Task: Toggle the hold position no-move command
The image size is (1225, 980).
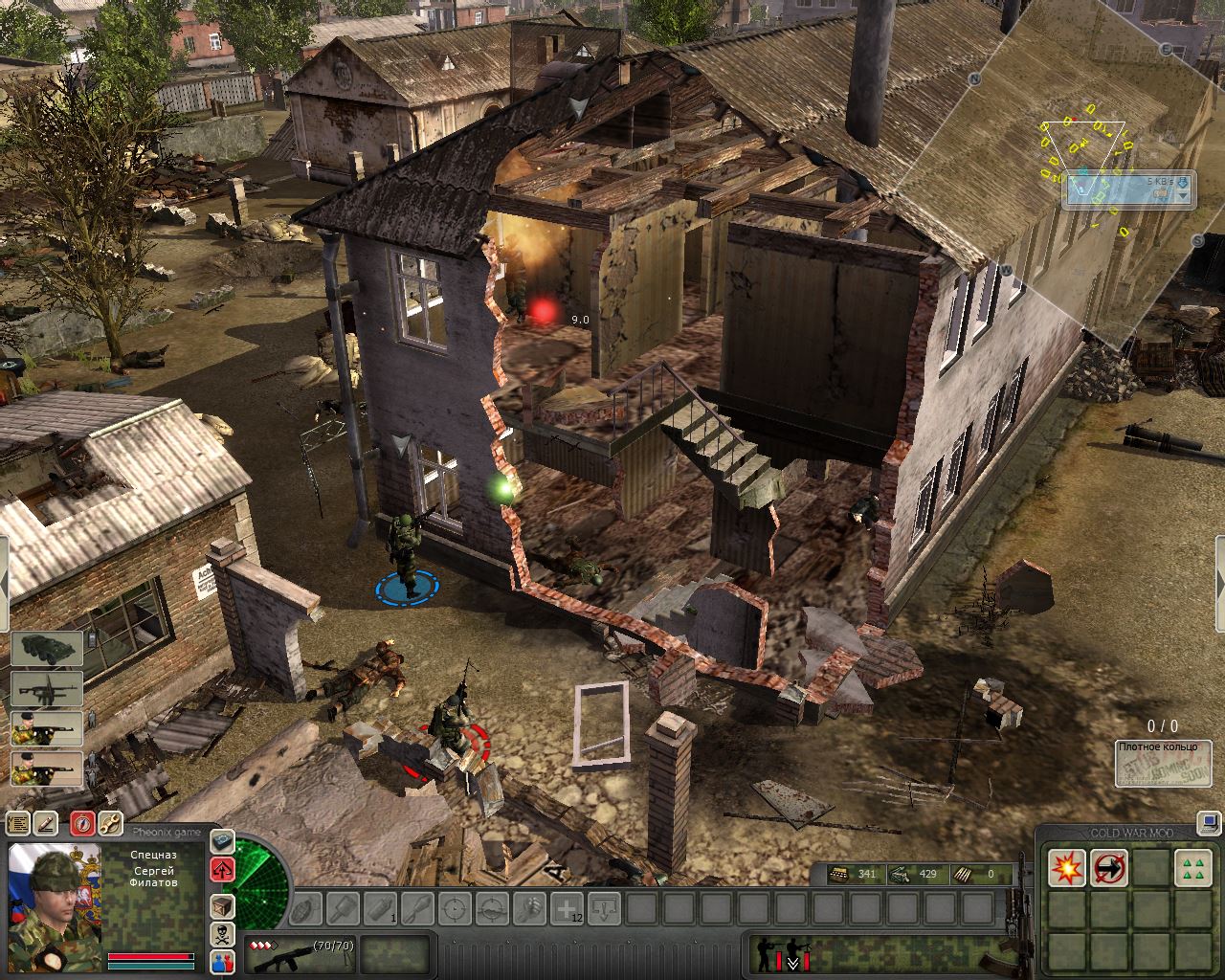Action: 1108,868
